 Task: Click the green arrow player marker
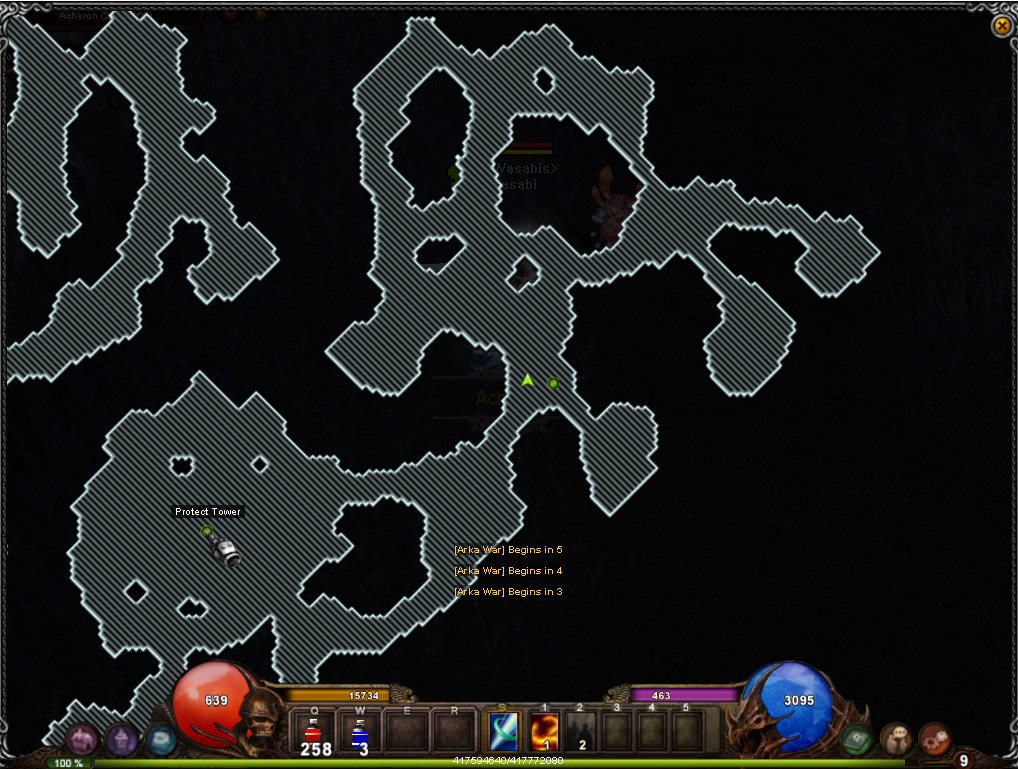tap(528, 380)
